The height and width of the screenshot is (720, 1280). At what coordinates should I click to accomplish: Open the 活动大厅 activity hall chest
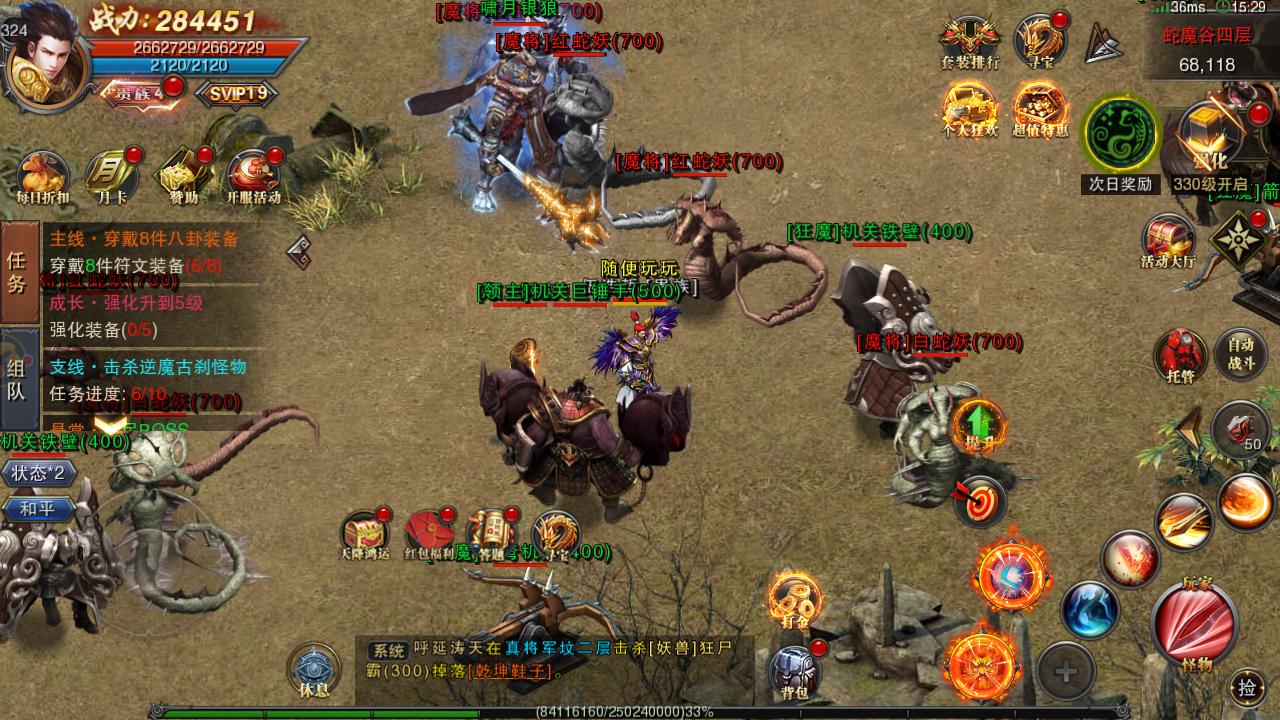click(1168, 243)
